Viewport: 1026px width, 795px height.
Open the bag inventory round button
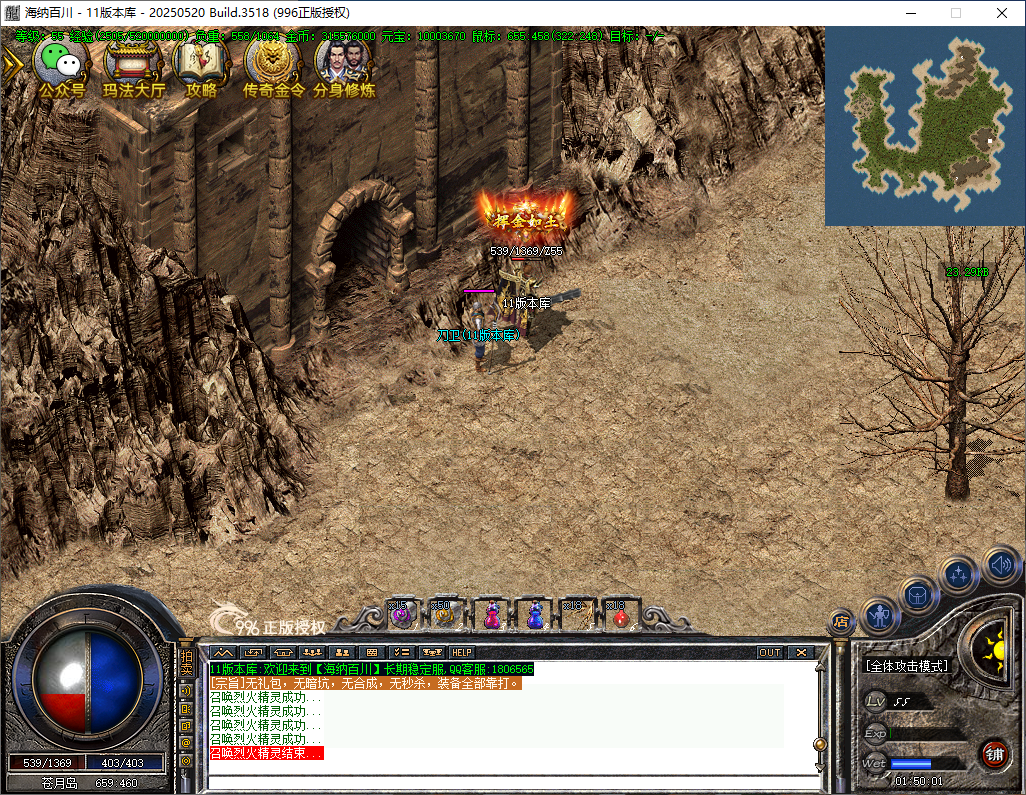pyautogui.click(x=917, y=595)
